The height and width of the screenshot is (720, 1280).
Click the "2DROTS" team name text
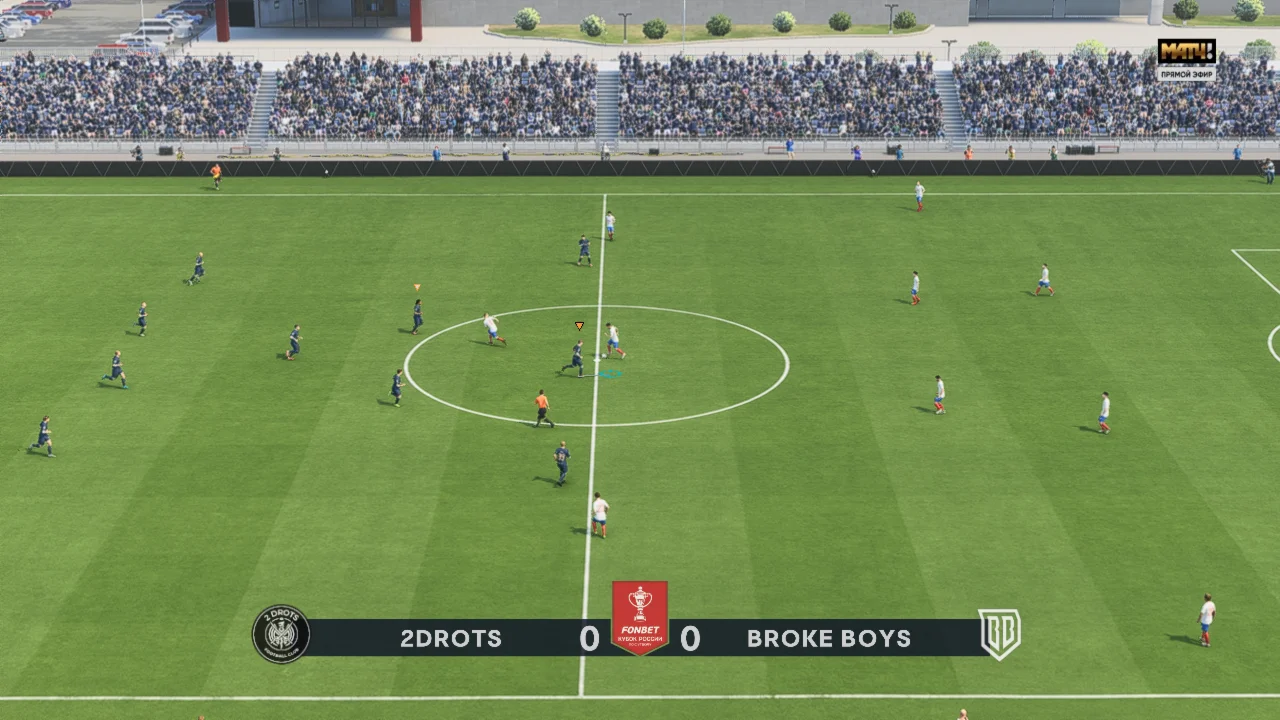click(450, 638)
